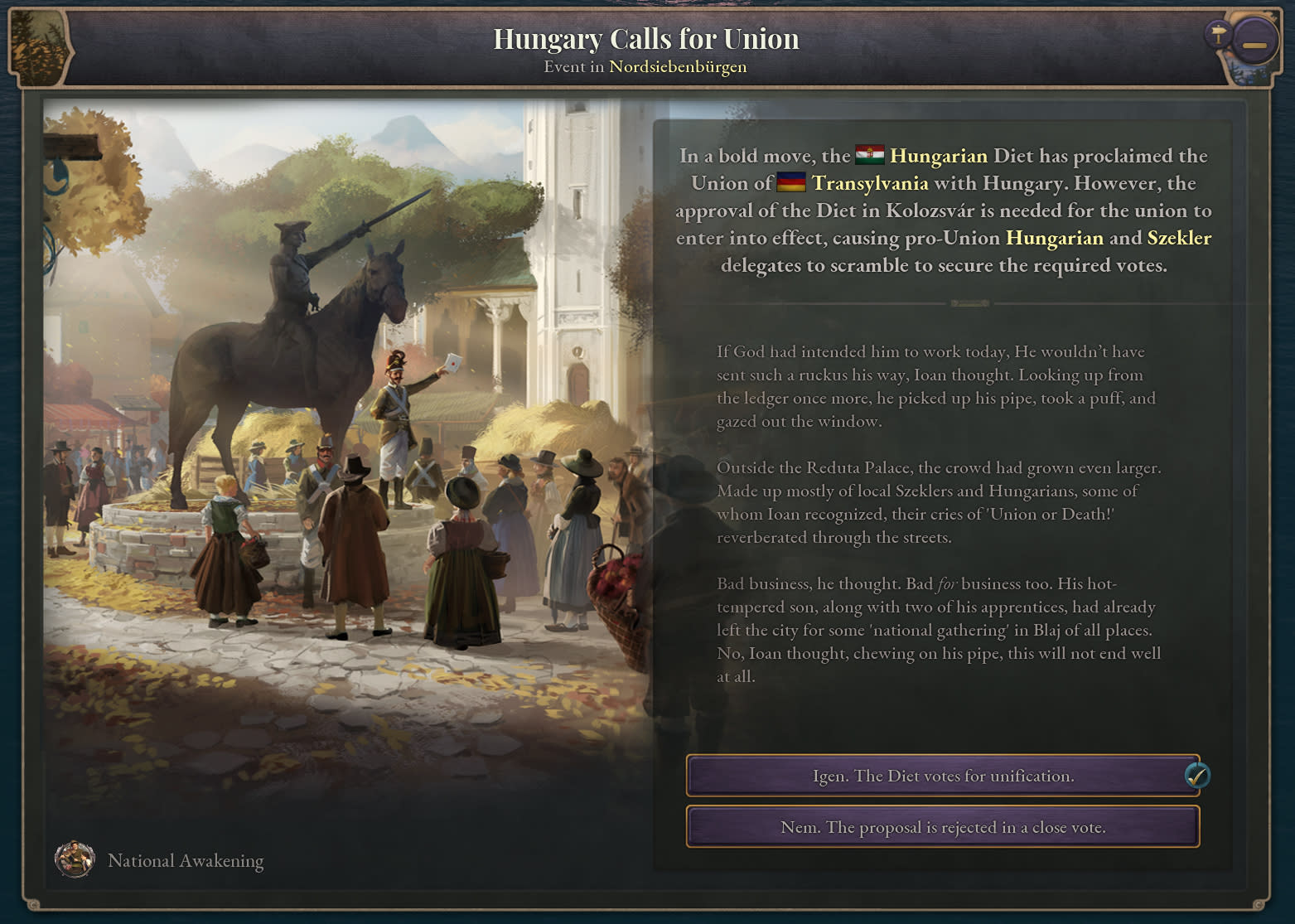Click the signpost icon to locate event

click(1217, 35)
